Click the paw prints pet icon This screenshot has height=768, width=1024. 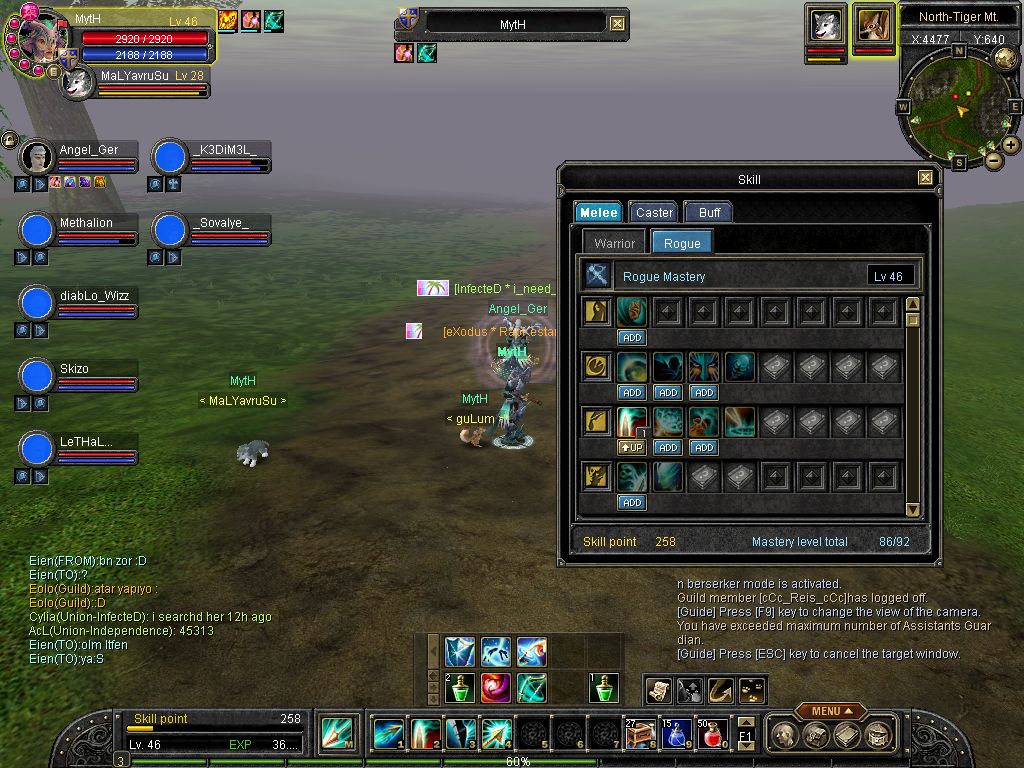pyautogui.click(x=751, y=690)
